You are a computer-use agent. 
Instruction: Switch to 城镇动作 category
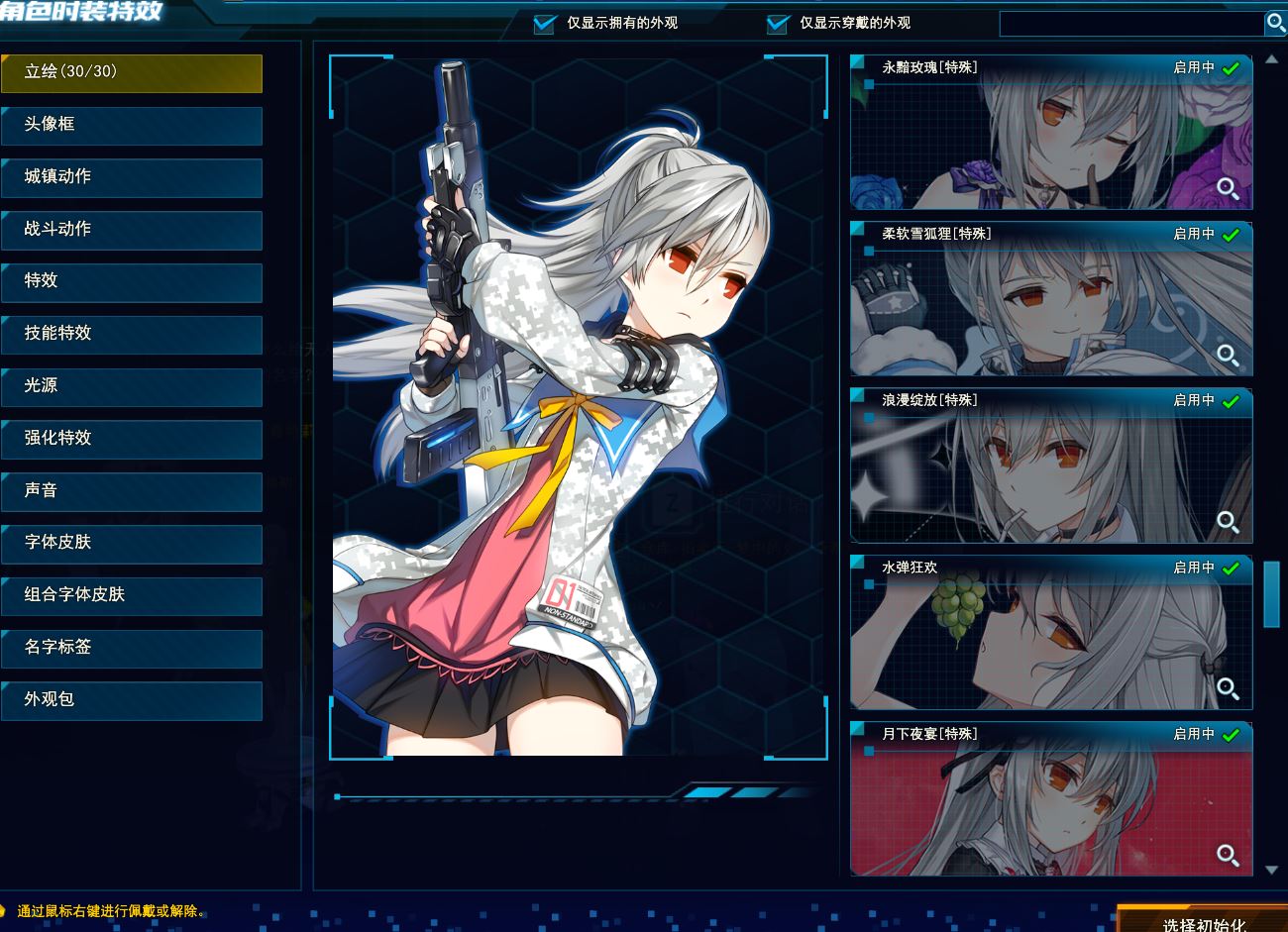(x=132, y=177)
